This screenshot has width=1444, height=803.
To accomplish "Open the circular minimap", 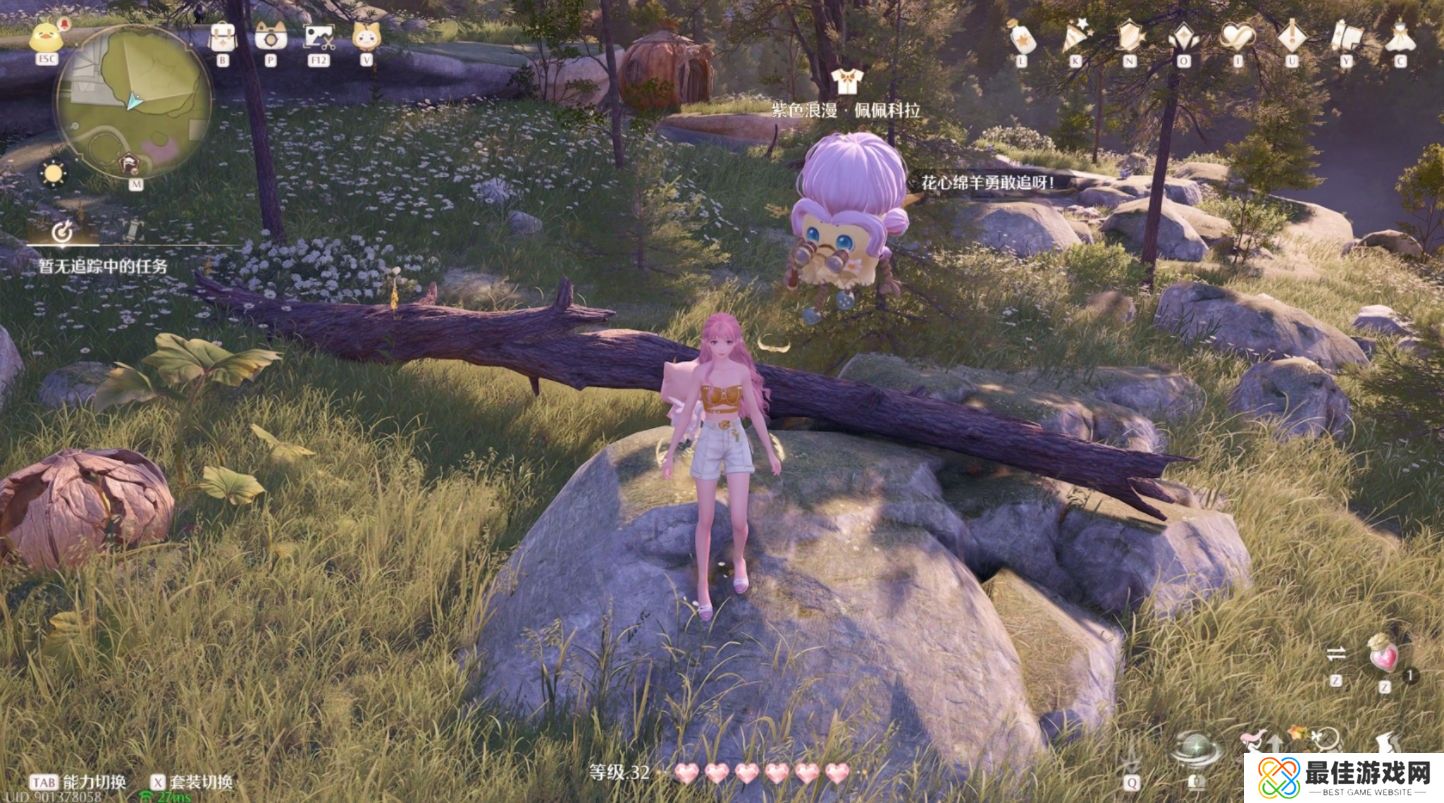I will point(134,101).
